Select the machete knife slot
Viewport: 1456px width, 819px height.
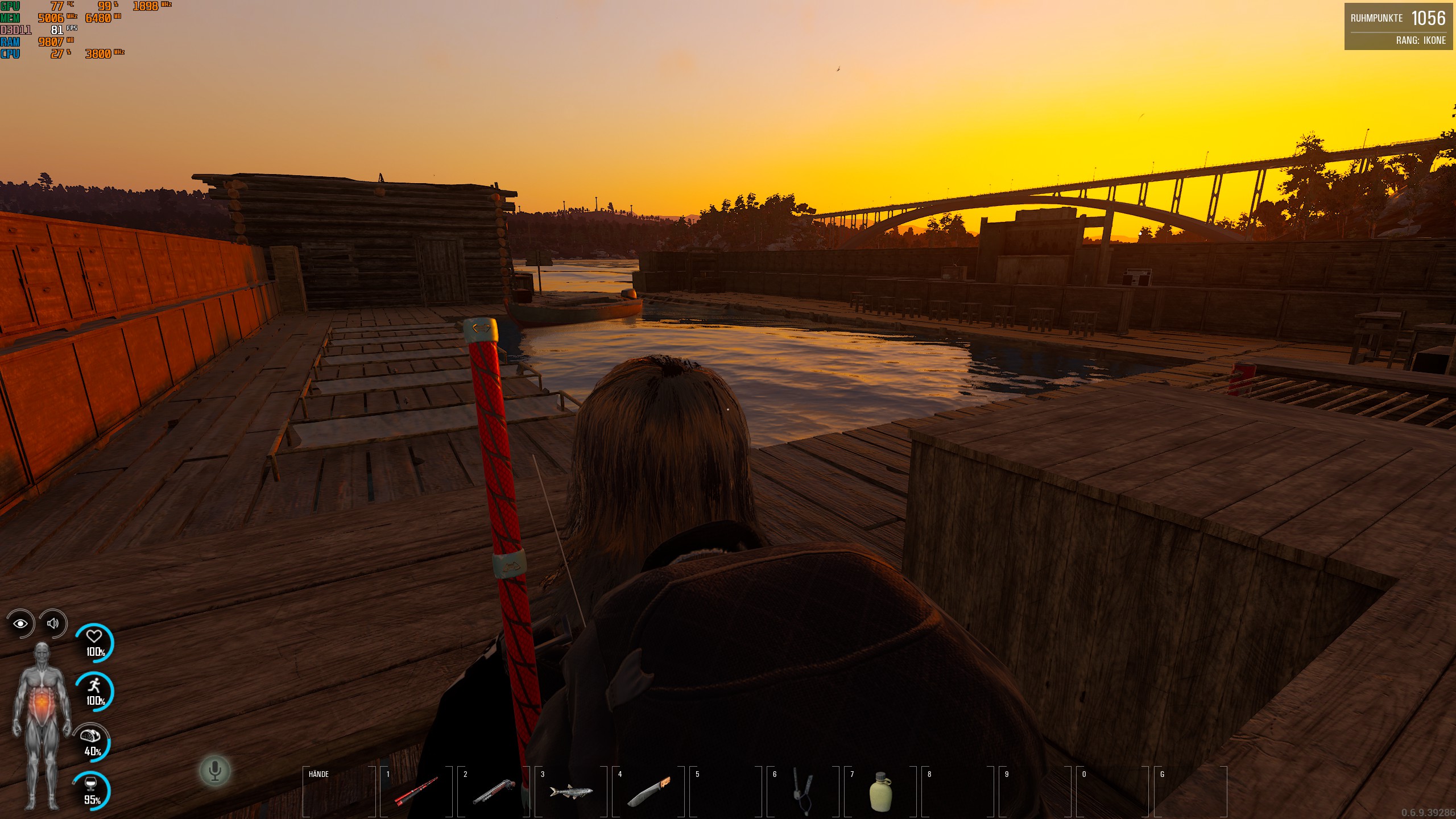pyautogui.click(x=648, y=791)
